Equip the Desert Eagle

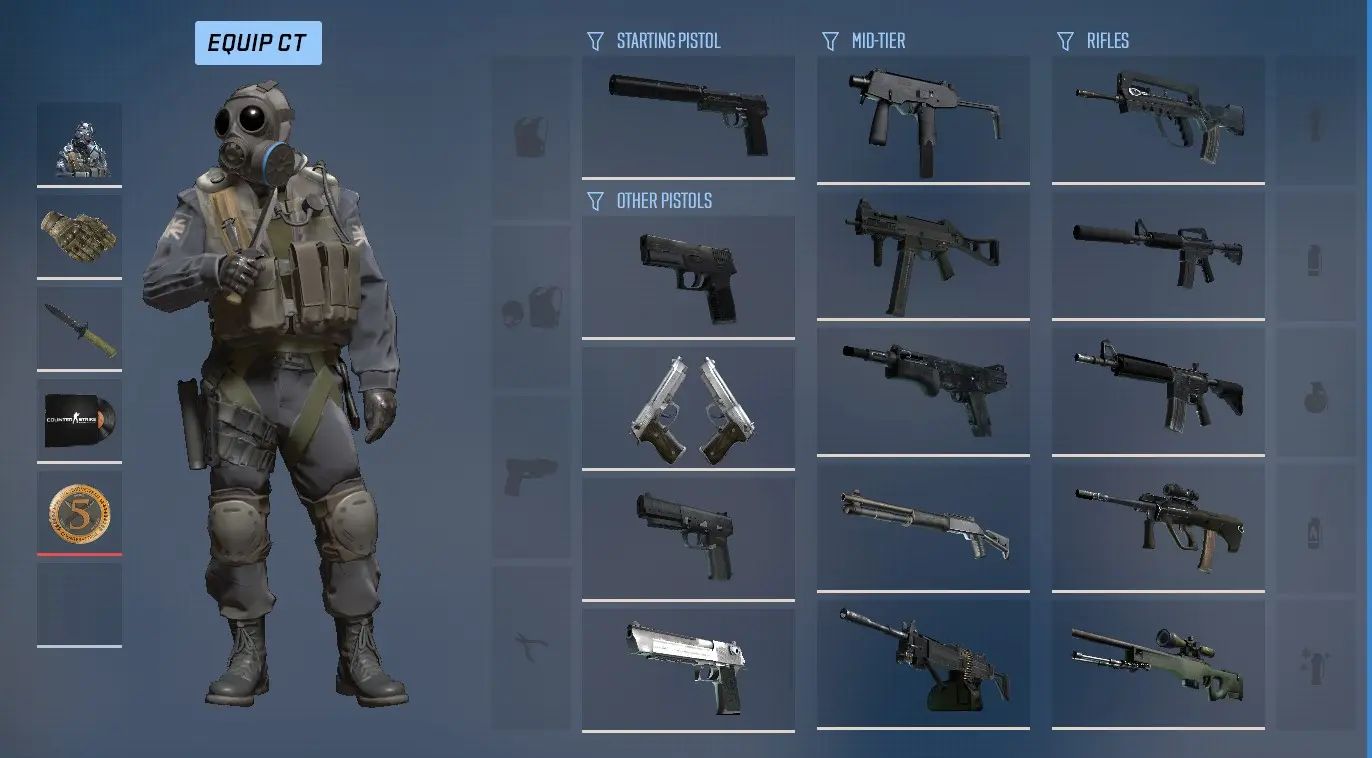tap(688, 668)
